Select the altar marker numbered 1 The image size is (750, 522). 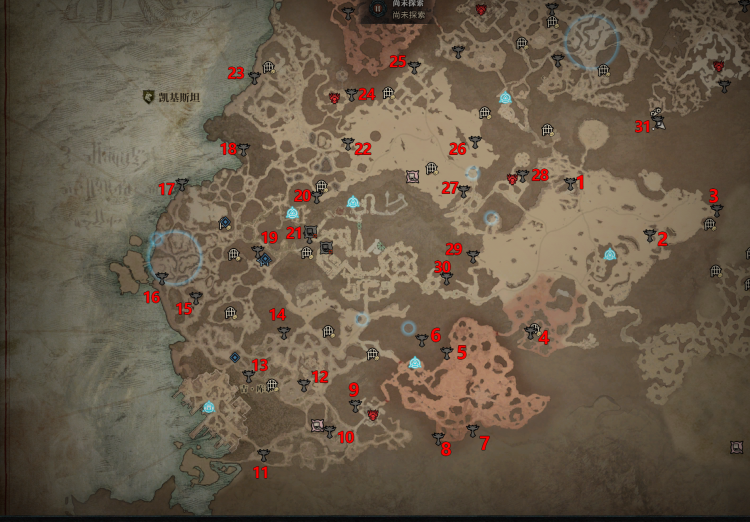[x=570, y=183]
